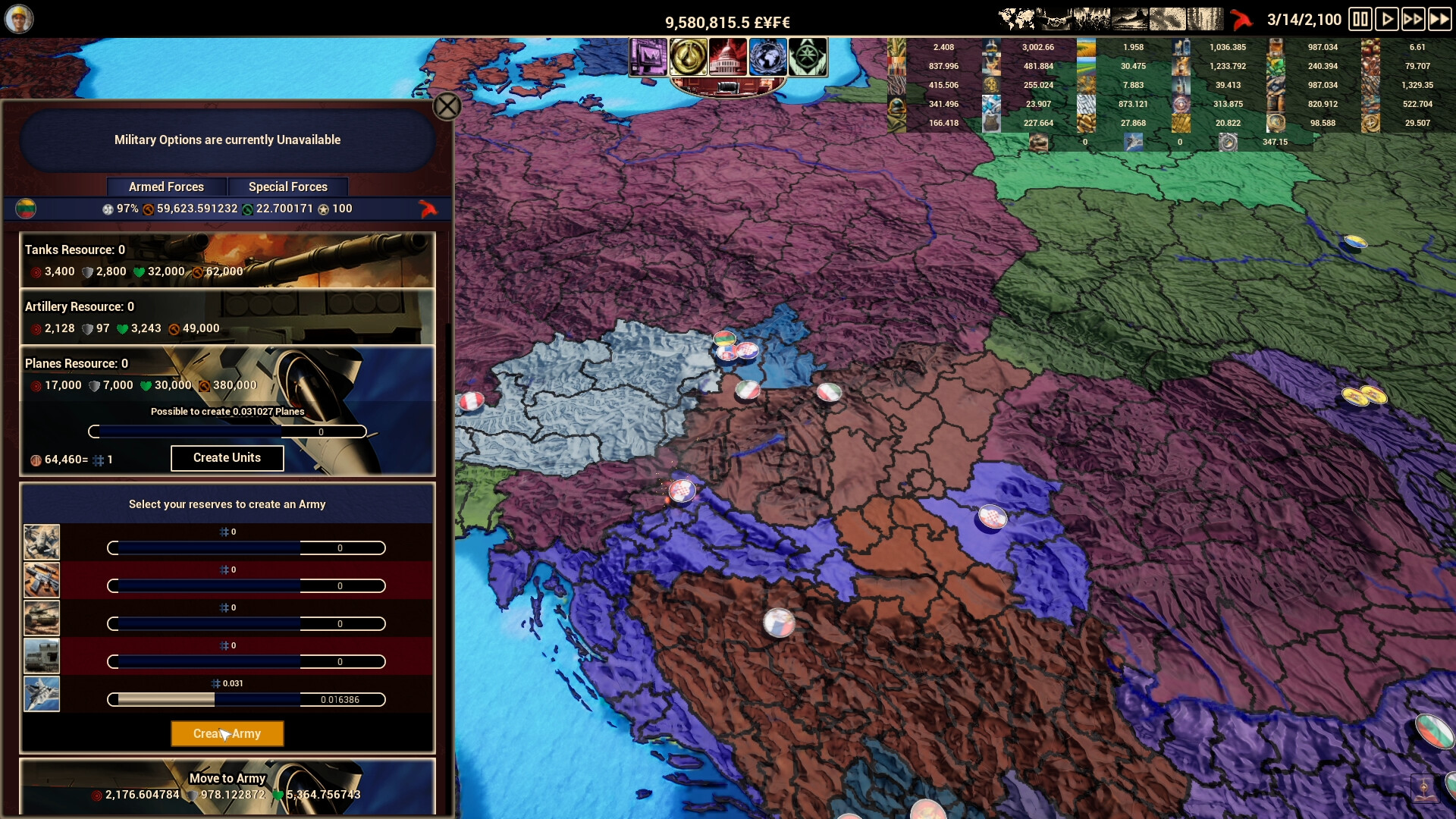
Task: Open the economy panel with gold emblem
Action: [690, 57]
